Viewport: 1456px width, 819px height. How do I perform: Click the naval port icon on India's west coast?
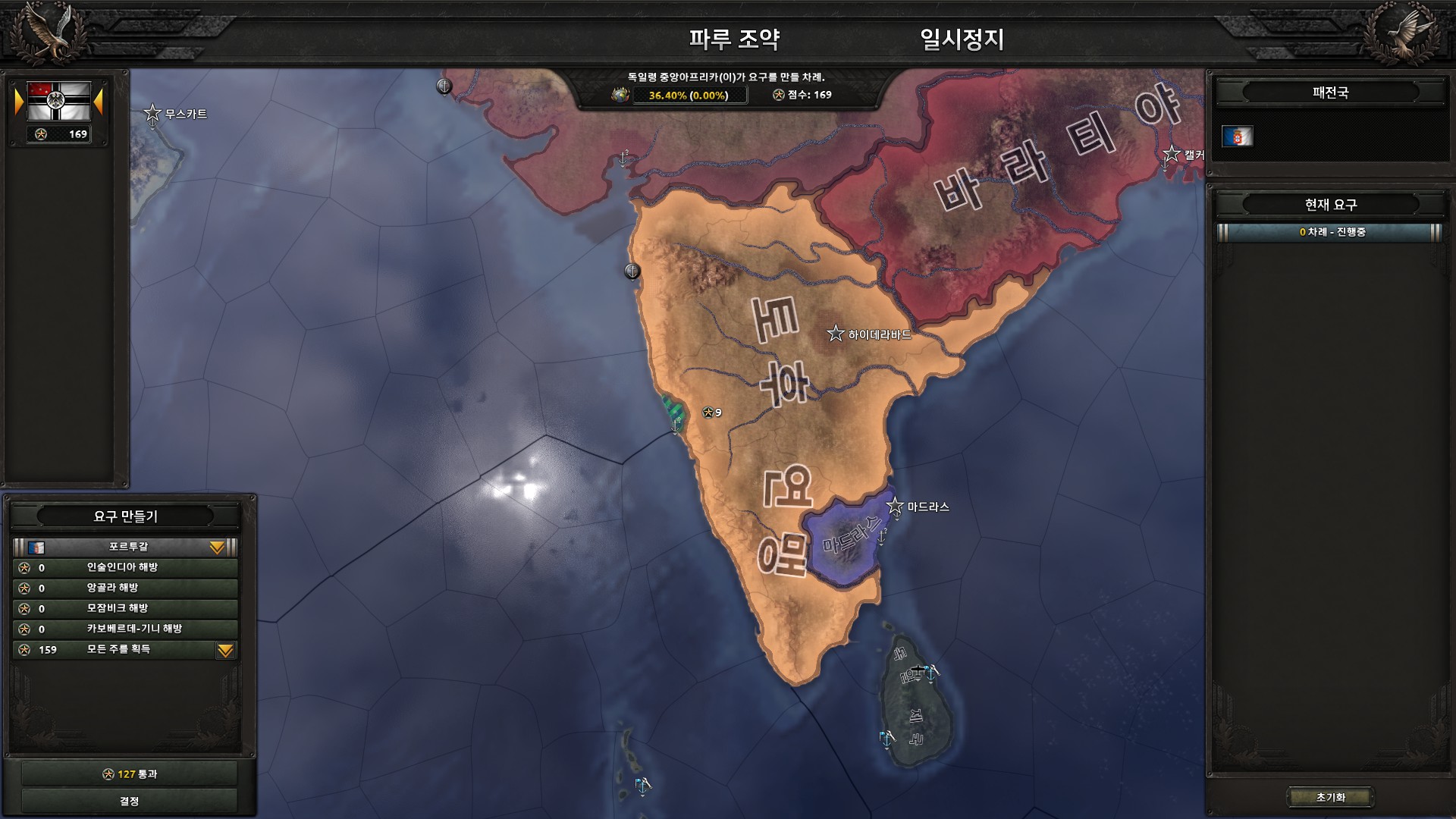673,426
